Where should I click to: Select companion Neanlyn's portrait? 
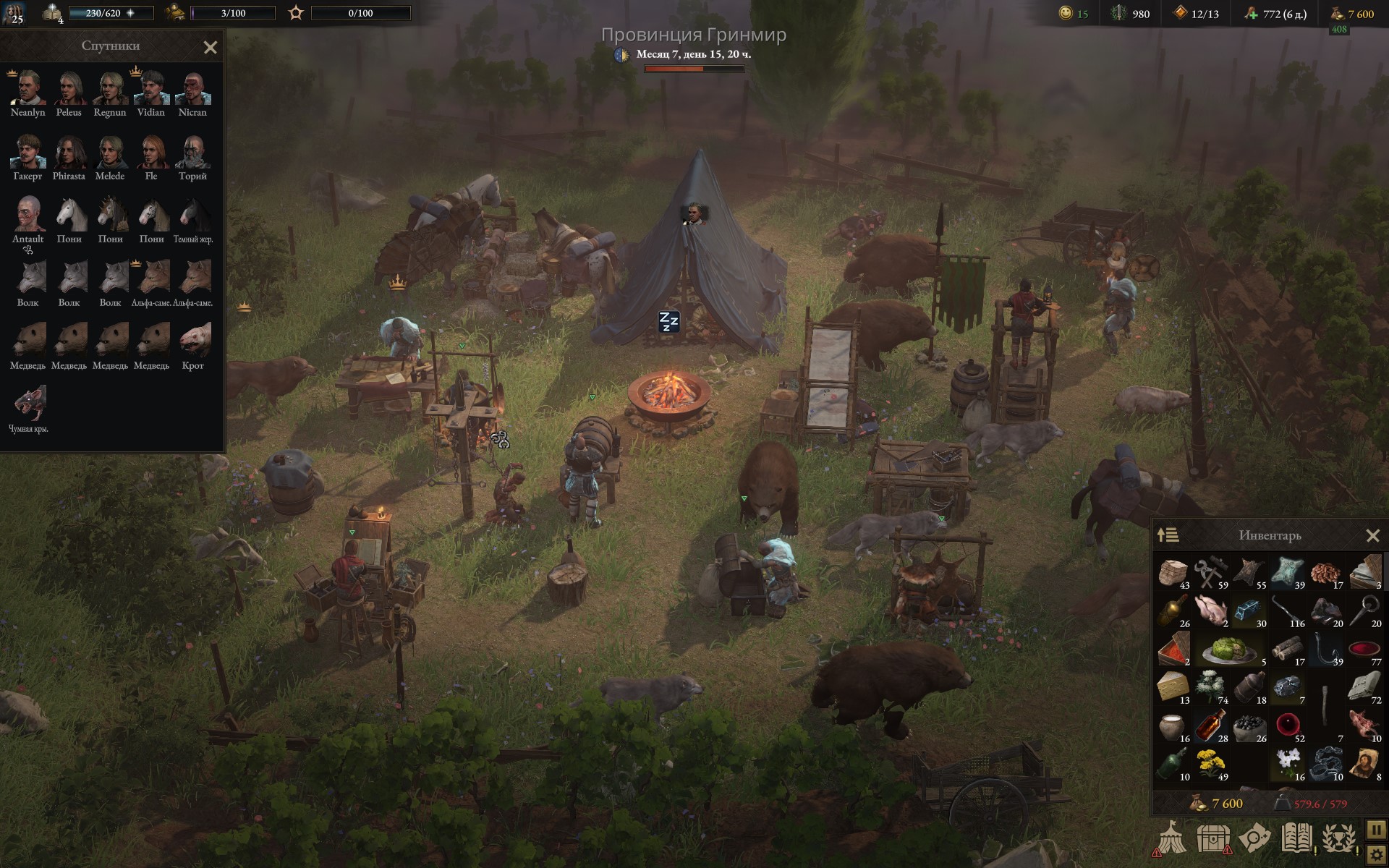pos(28,88)
